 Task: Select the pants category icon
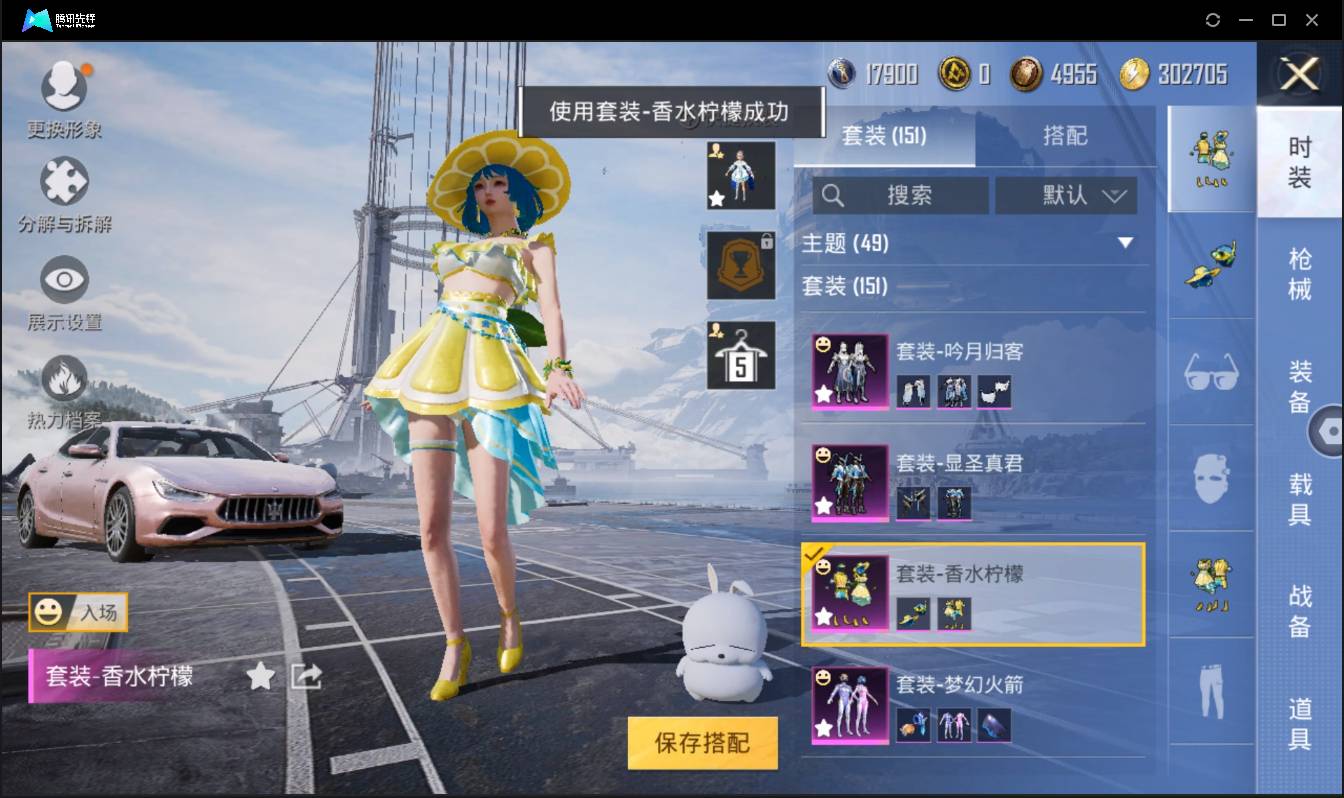(1210, 690)
